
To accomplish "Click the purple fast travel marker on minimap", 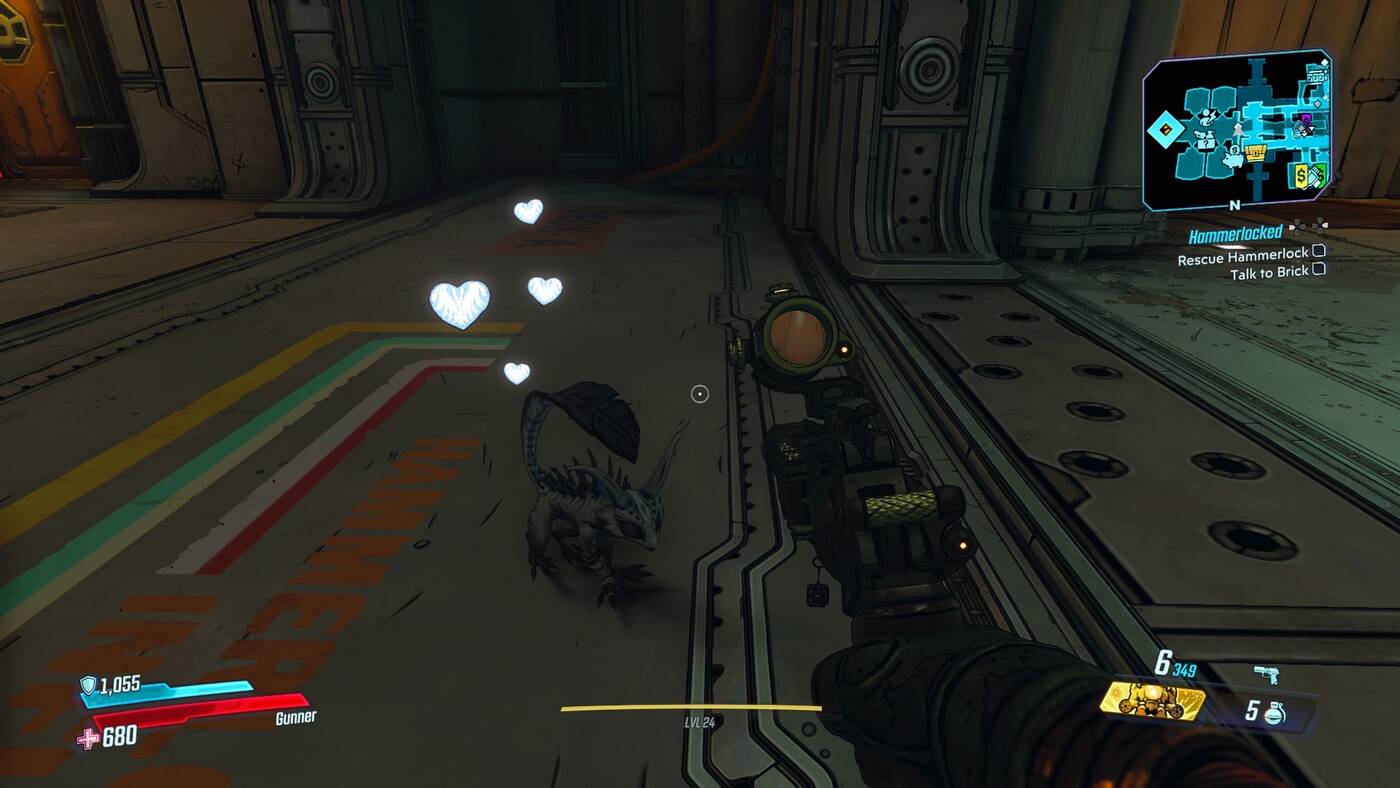I will point(1305,118).
